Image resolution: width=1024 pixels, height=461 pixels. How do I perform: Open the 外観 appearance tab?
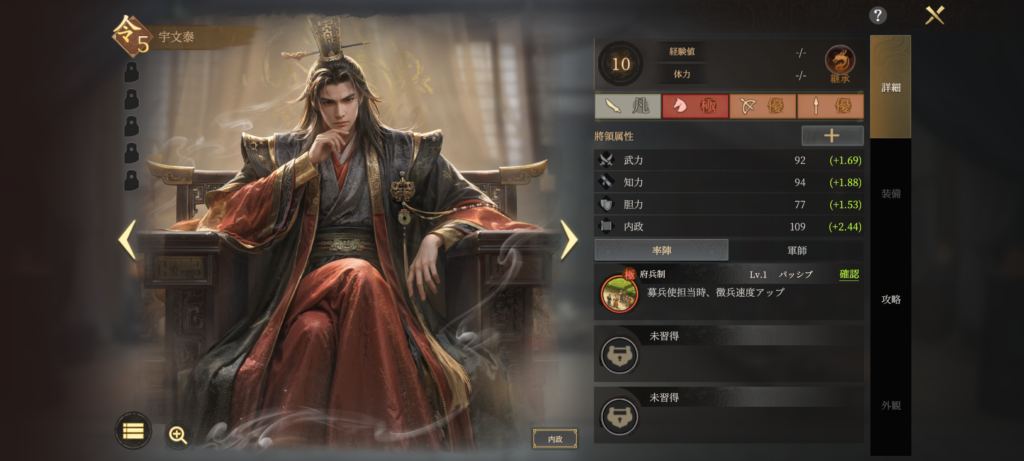tap(890, 405)
